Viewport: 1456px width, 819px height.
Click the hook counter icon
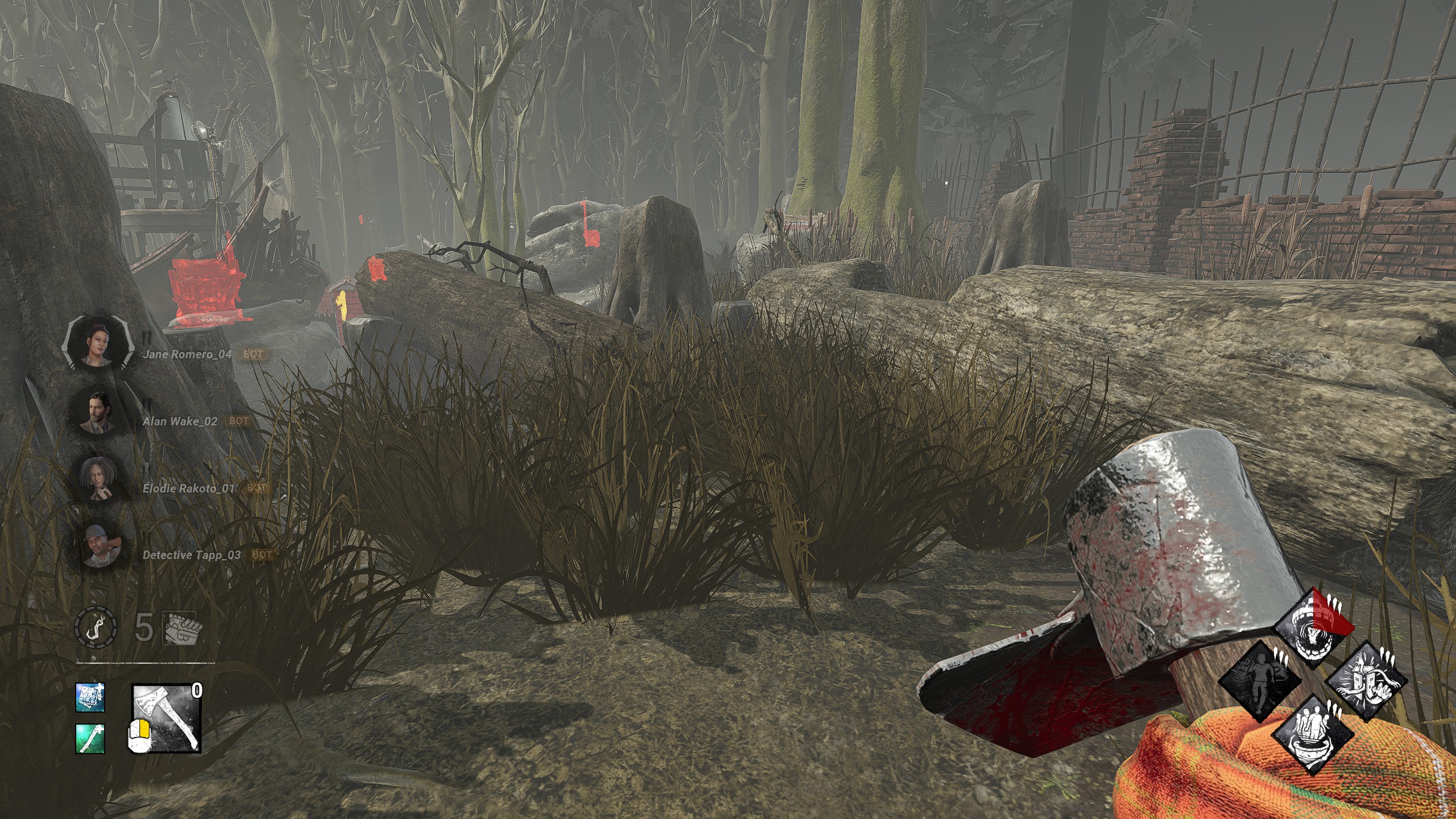[x=96, y=627]
